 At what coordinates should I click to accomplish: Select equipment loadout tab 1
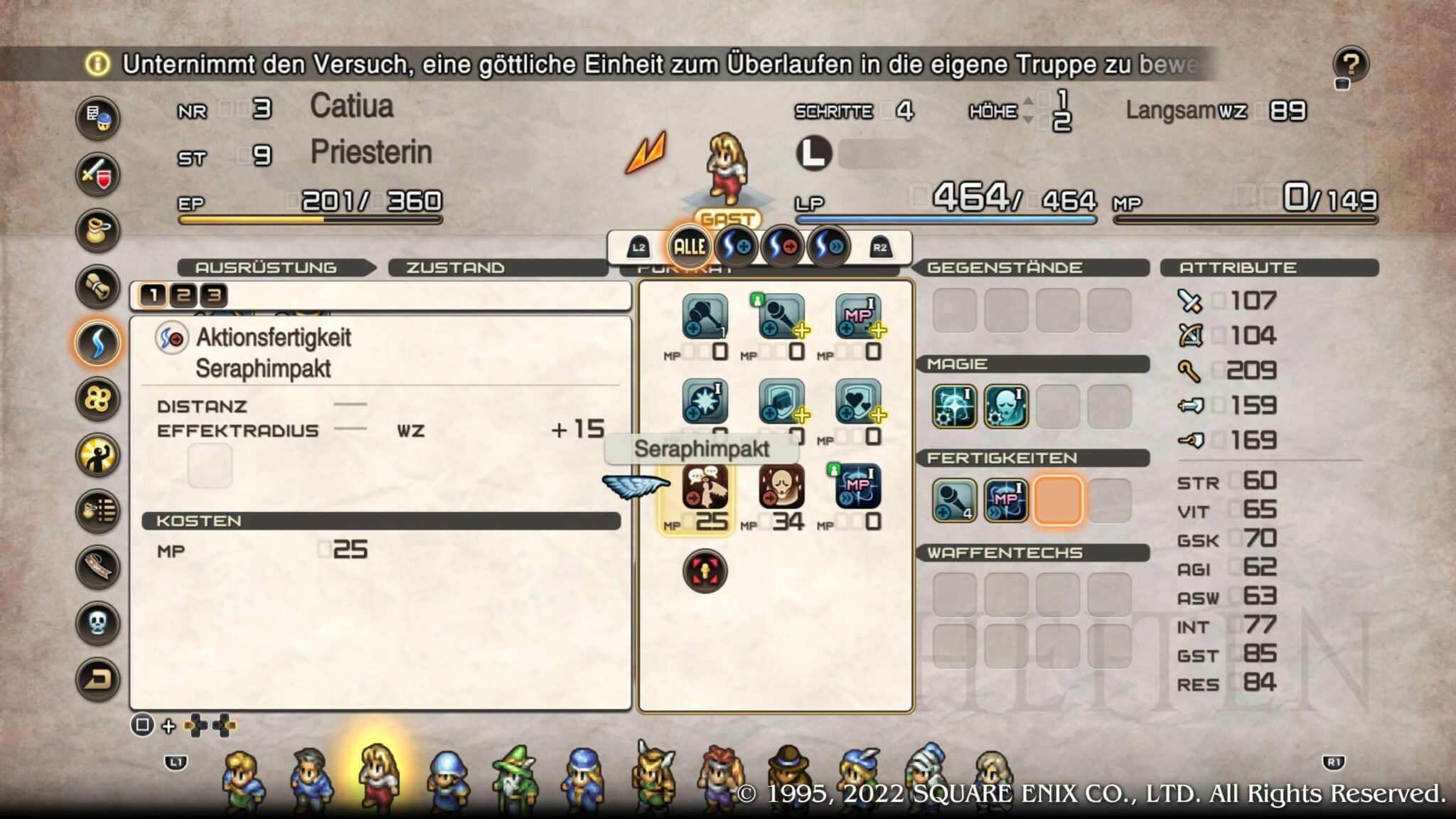[x=153, y=295]
